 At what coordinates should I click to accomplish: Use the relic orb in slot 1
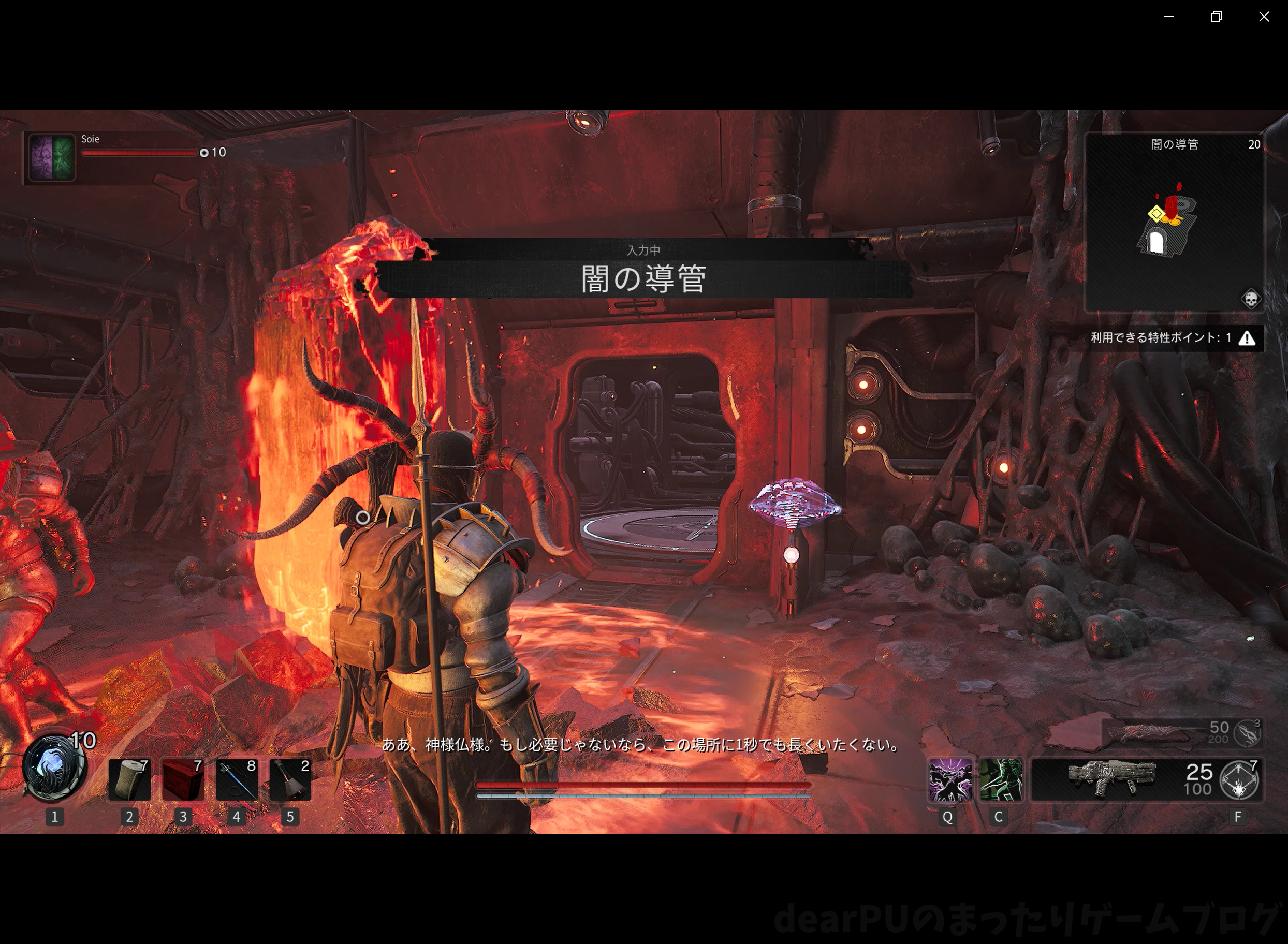[54, 768]
